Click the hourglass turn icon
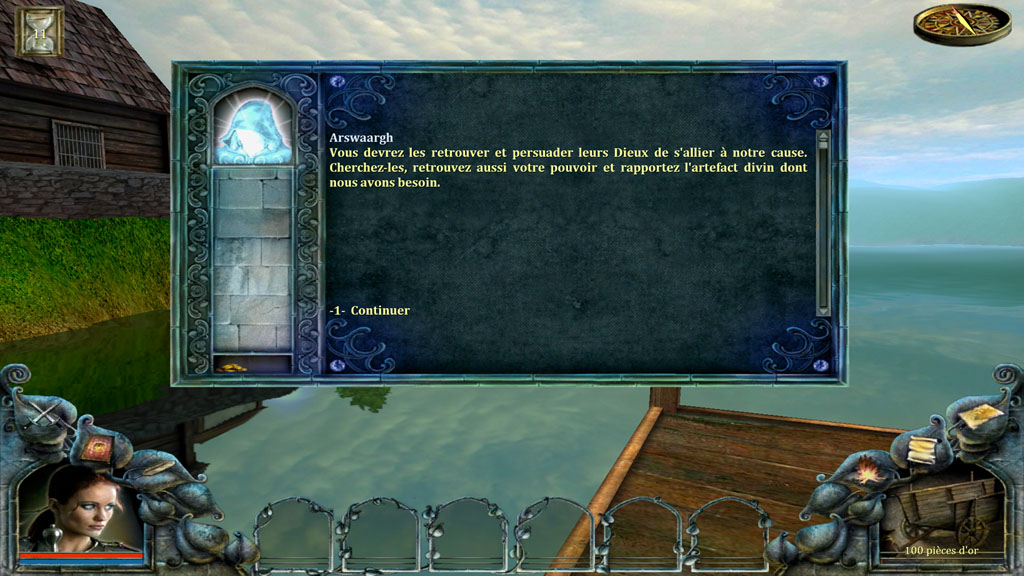This screenshot has width=1024, height=576. 40,31
